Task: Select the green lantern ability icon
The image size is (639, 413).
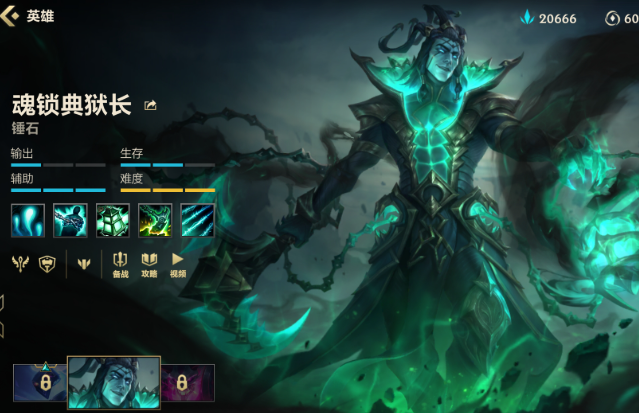Action: click(x=113, y=220)
